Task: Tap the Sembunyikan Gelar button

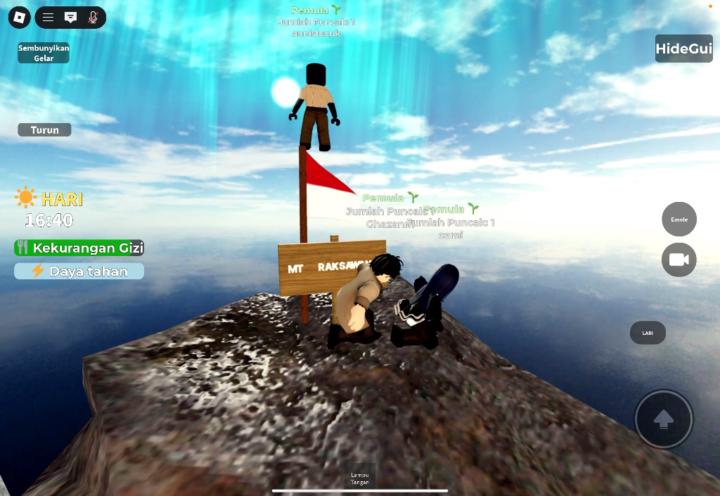Action: tap(43, 53)
